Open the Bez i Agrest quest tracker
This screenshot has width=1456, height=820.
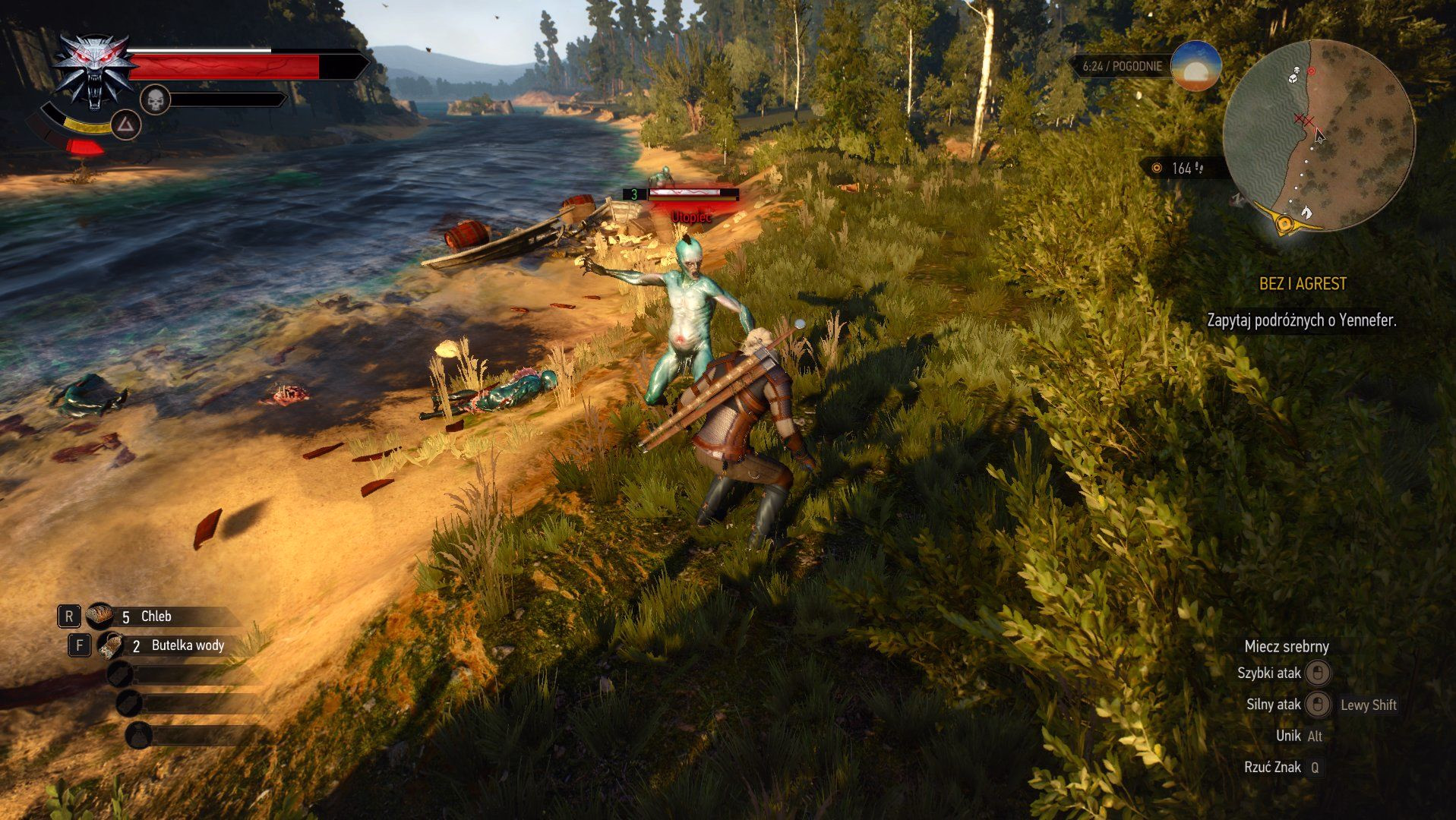tap(1302, 284)
